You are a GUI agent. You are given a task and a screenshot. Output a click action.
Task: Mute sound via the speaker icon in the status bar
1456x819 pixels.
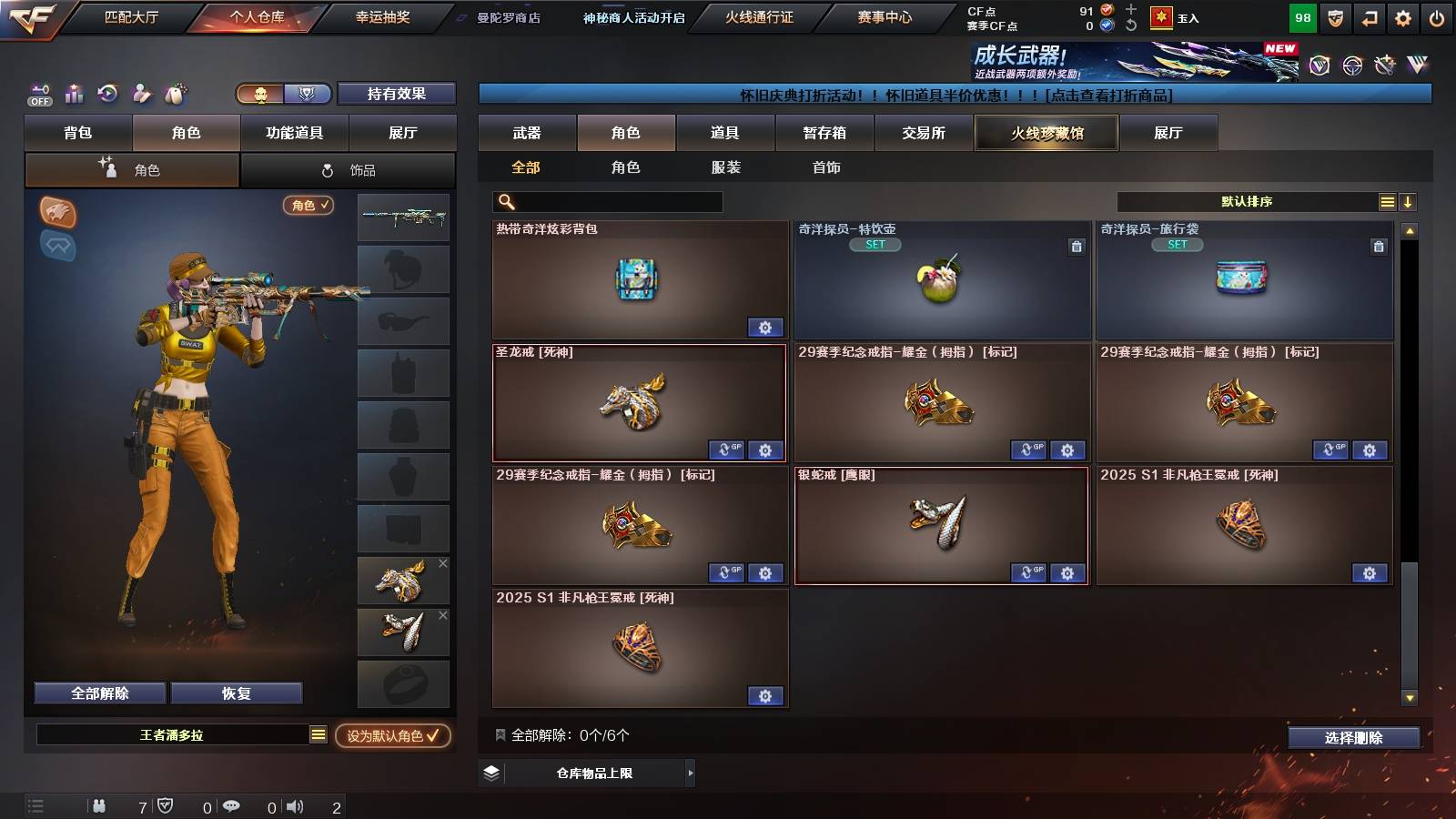295,806
